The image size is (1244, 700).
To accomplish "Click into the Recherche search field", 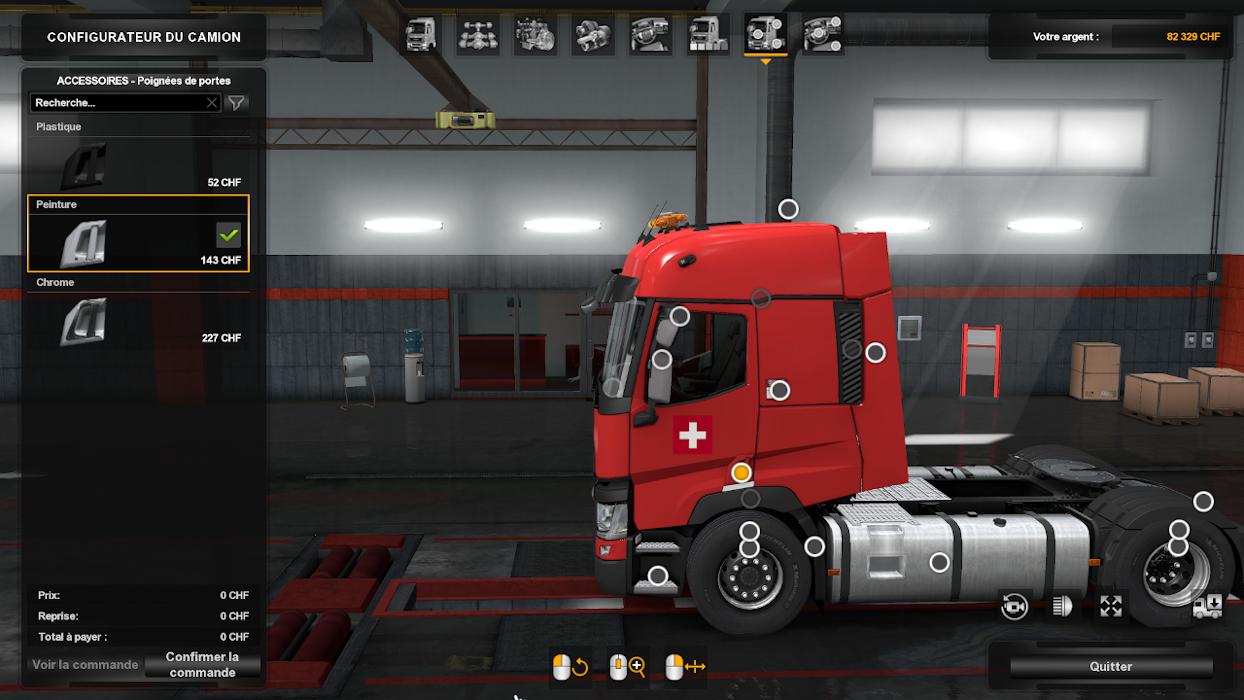I will click(117, 103).
